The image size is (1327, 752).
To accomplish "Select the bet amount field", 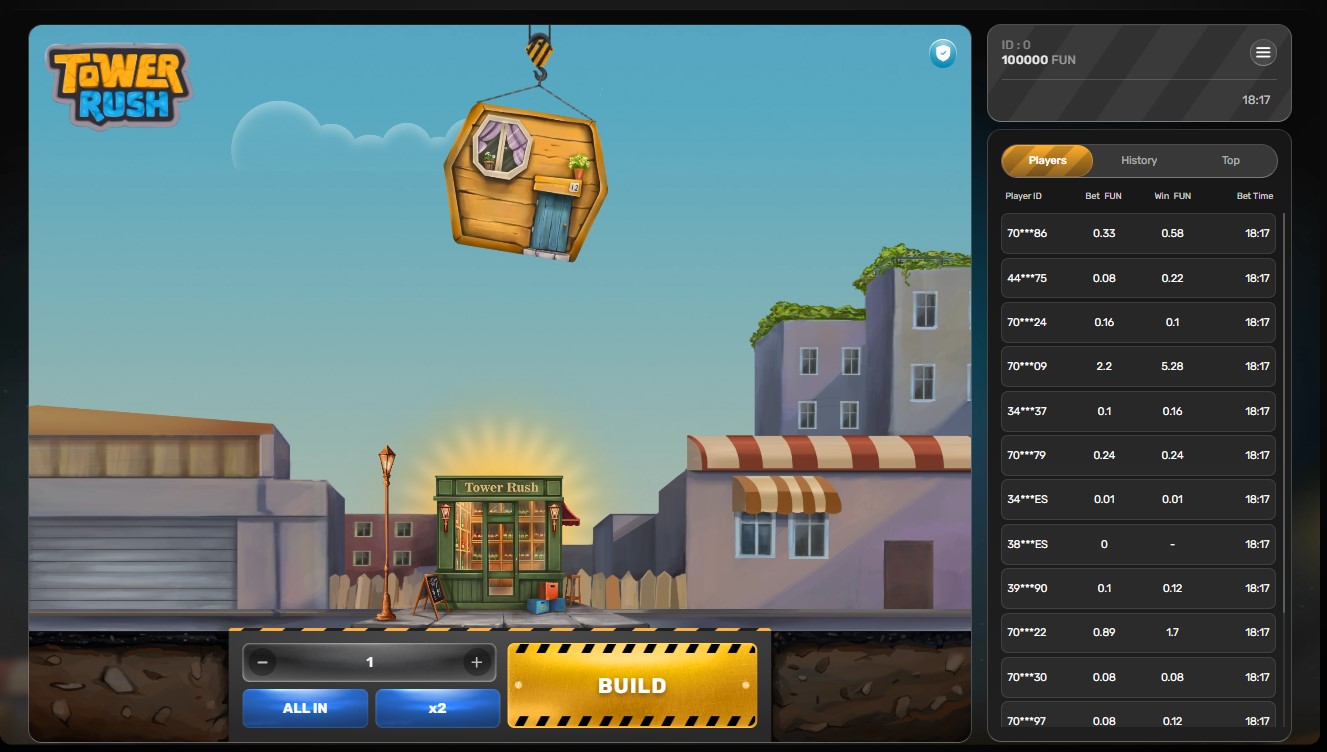I will coord(370,662).
